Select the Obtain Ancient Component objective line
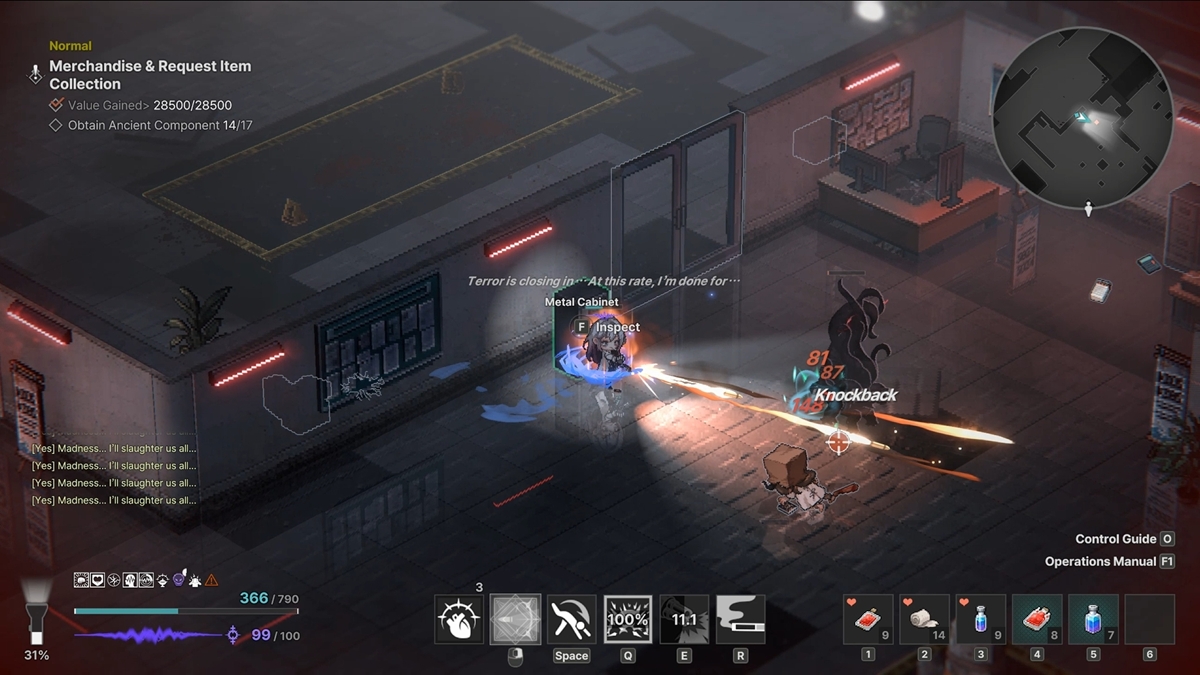The height and width of the screenshot is (675, 1200). pyautogui.click(x=159, y=125)
